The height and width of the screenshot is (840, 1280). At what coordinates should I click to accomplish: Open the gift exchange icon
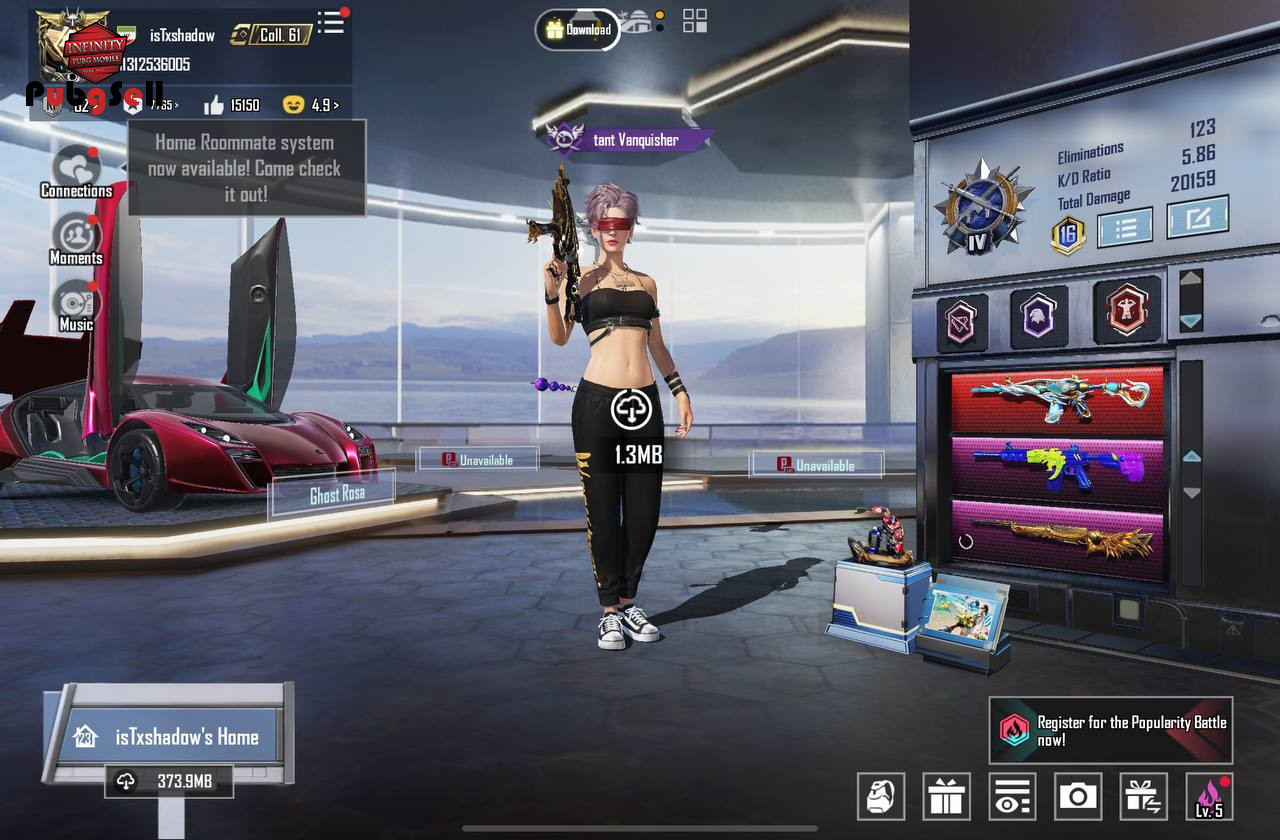tap(1143, 796)
